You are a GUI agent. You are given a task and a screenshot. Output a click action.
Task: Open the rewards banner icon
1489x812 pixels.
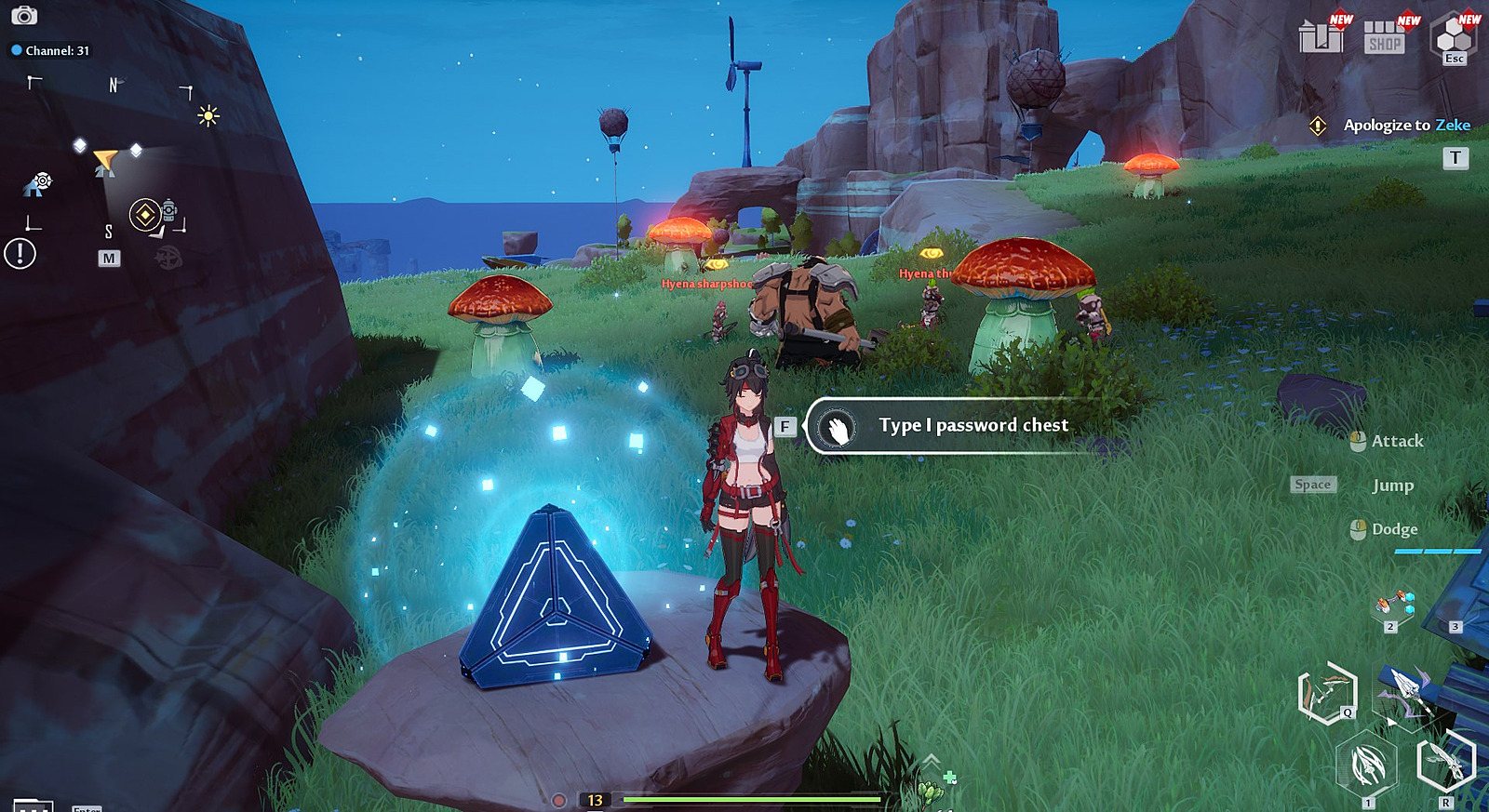(x=1321, y=36)
